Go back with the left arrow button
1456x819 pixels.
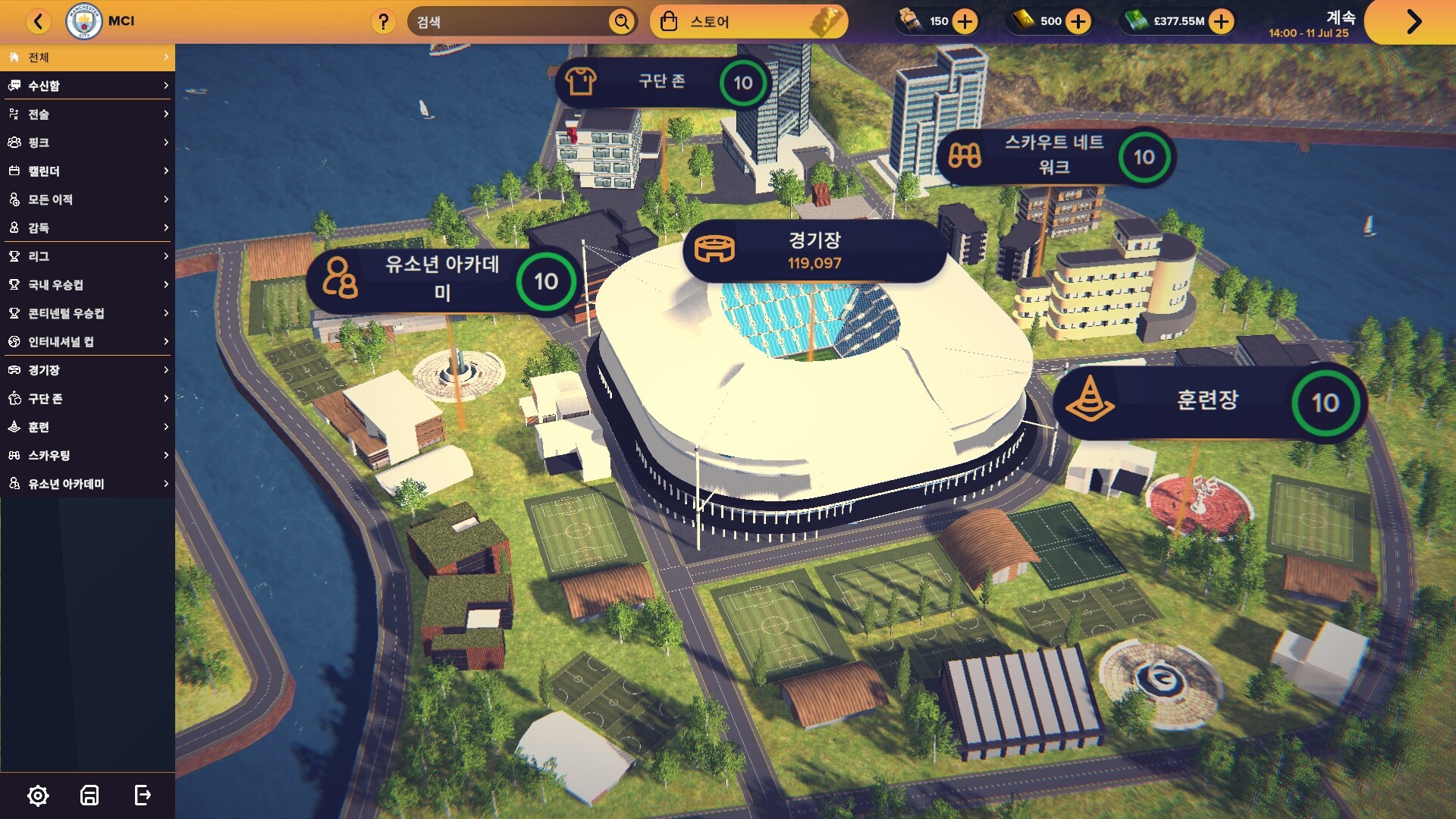[39, 21]
